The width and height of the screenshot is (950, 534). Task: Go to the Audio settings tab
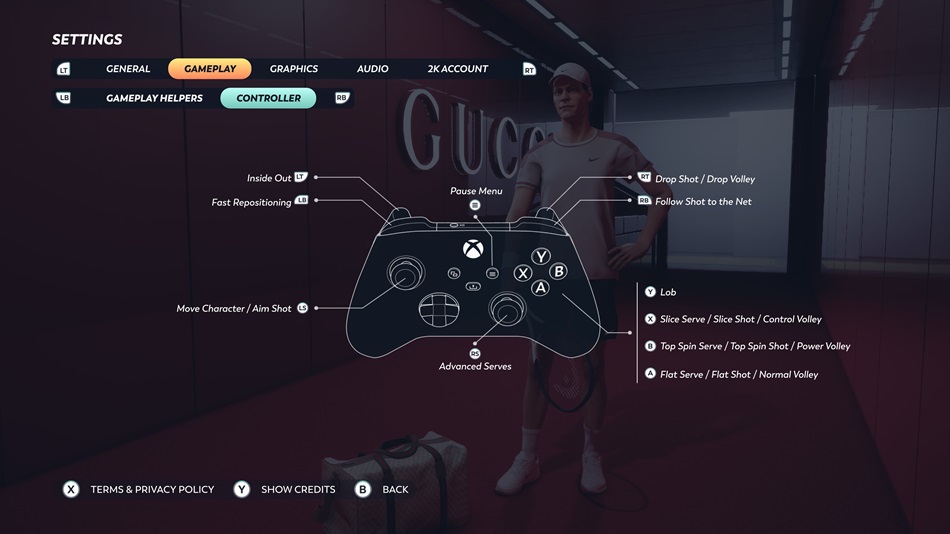click(372, 69)
